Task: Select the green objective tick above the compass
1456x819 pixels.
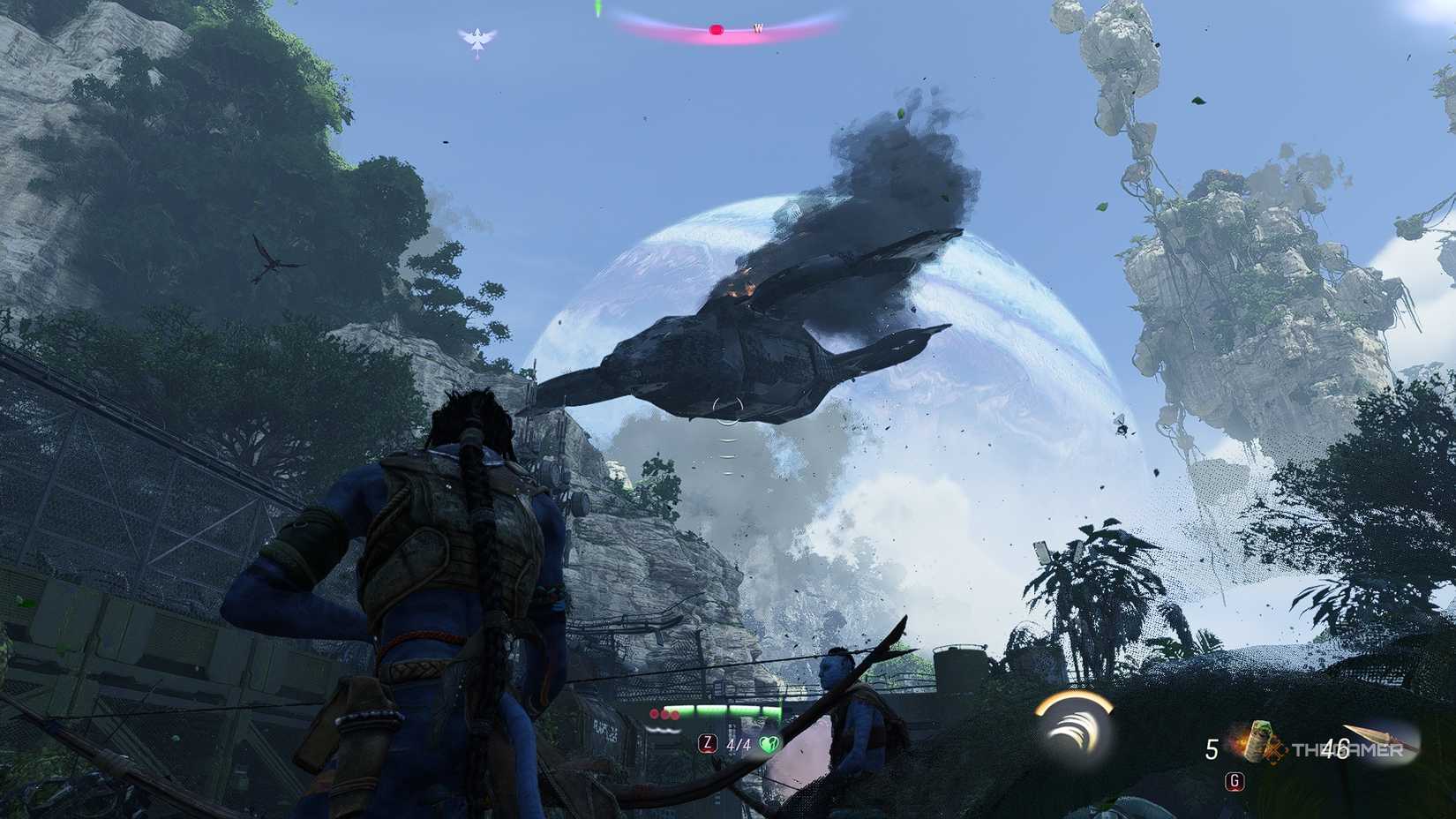Action: [x=597, y=7]
